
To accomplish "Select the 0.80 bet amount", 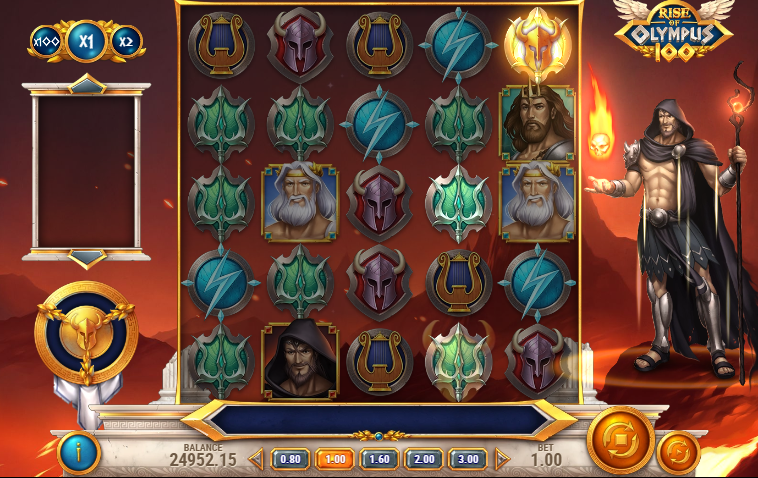I will click(x=290, y=459).
